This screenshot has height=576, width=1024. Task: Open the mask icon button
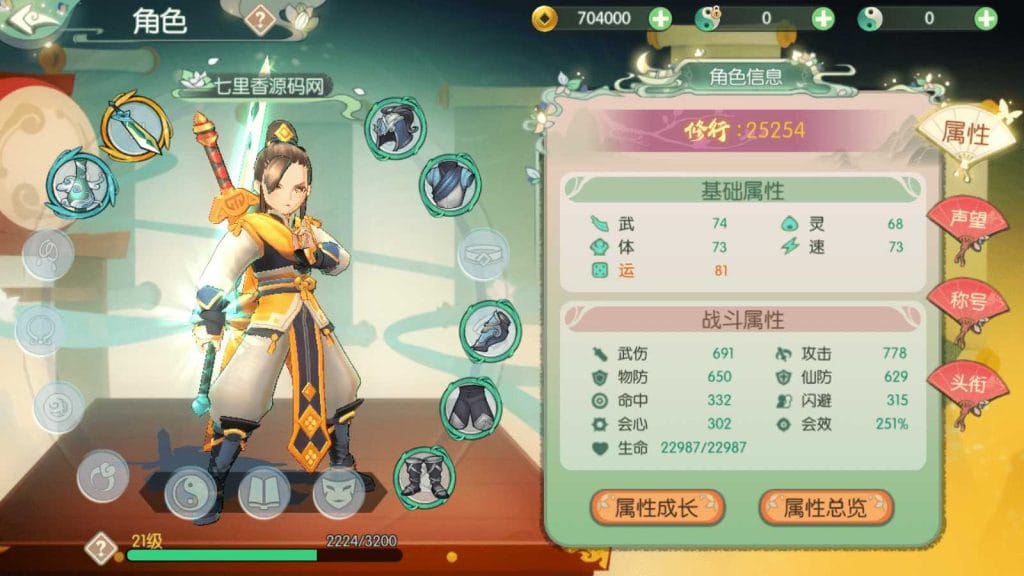pyautogui.click(x=338, y=492)
